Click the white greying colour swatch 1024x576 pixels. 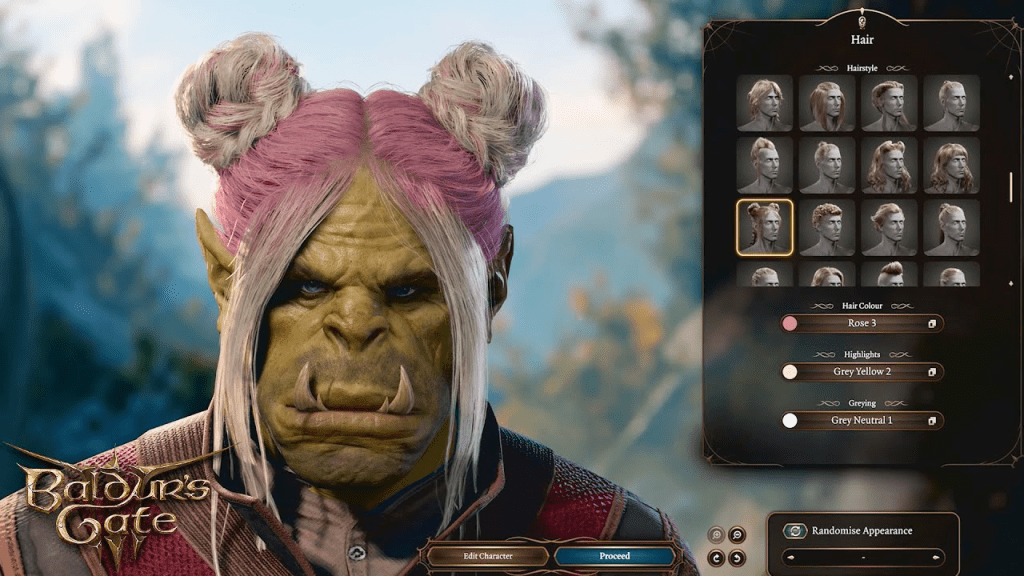click(790, 421)
